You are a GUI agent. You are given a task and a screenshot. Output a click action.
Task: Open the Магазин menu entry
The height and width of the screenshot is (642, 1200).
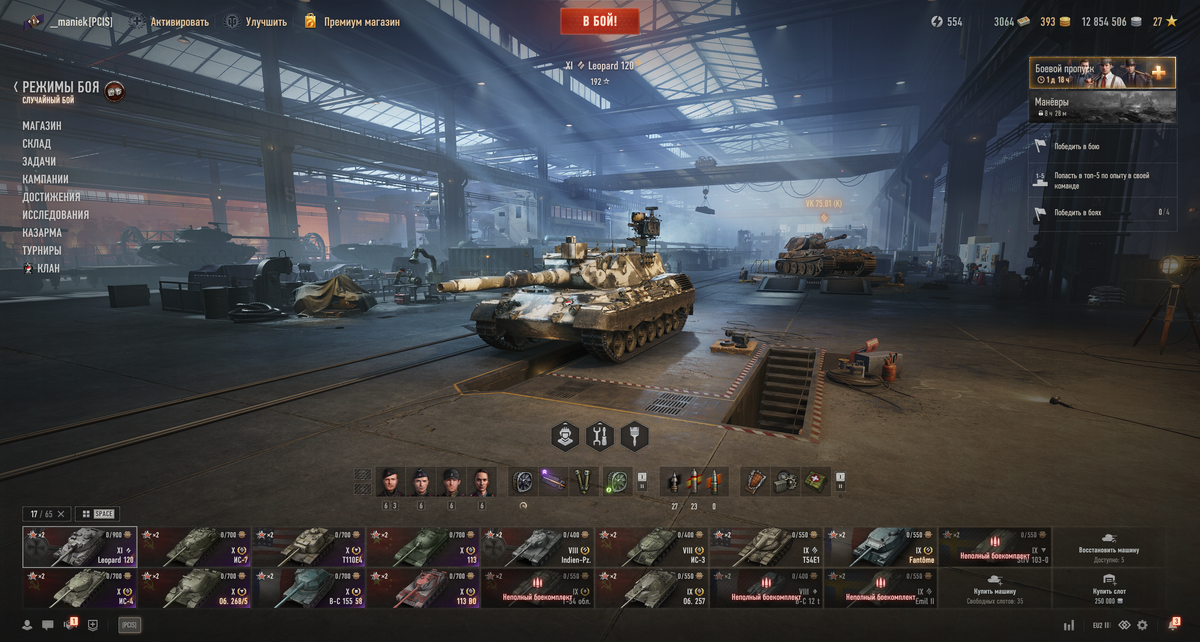pos(42,126)
